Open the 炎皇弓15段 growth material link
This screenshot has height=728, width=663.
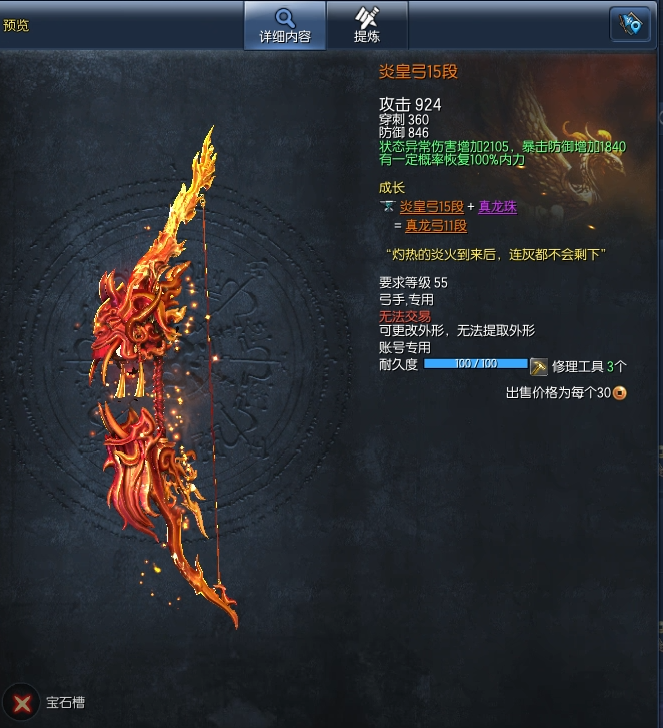click(x=431, y=207)
